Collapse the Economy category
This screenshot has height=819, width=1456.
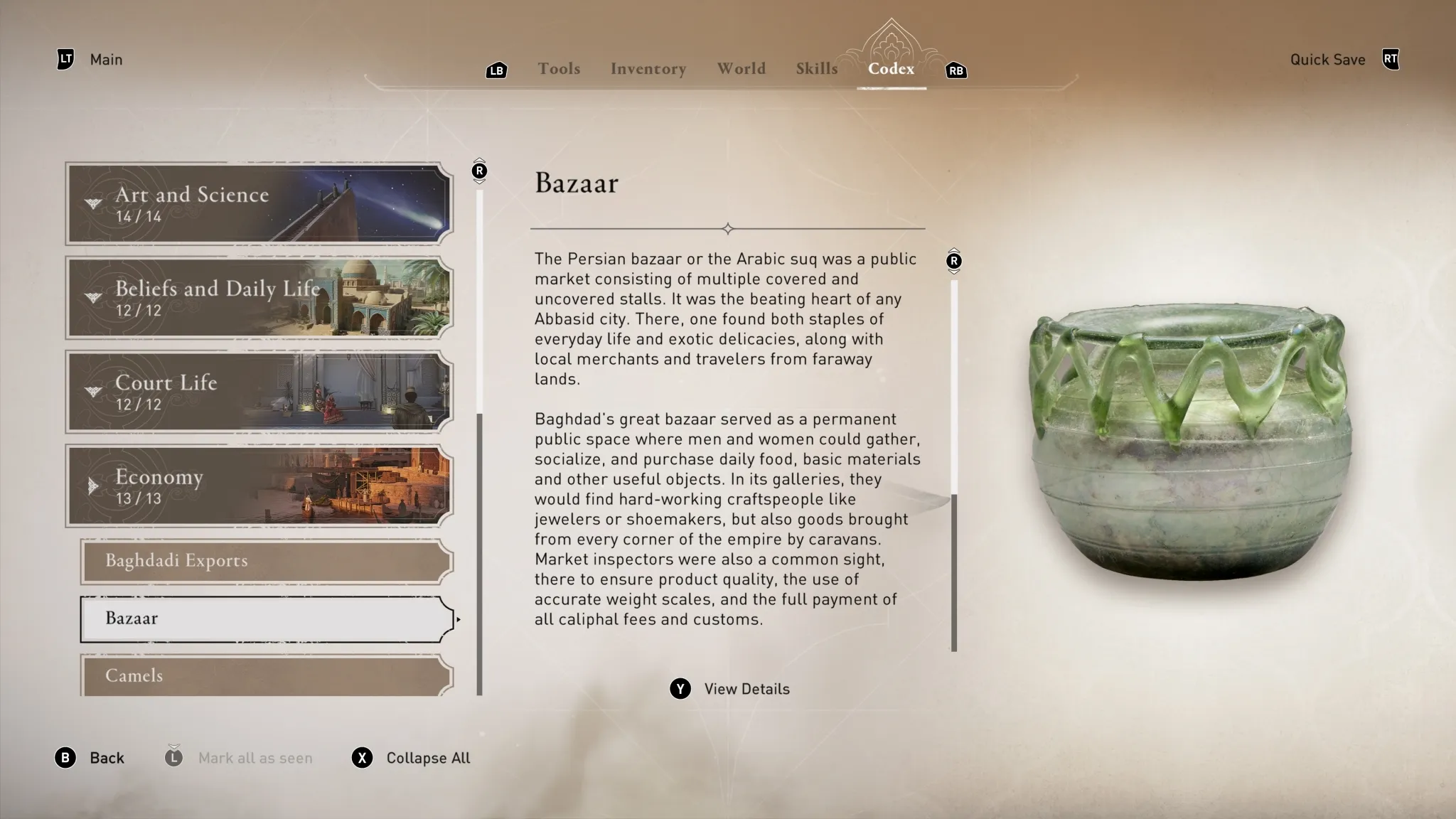259,486
